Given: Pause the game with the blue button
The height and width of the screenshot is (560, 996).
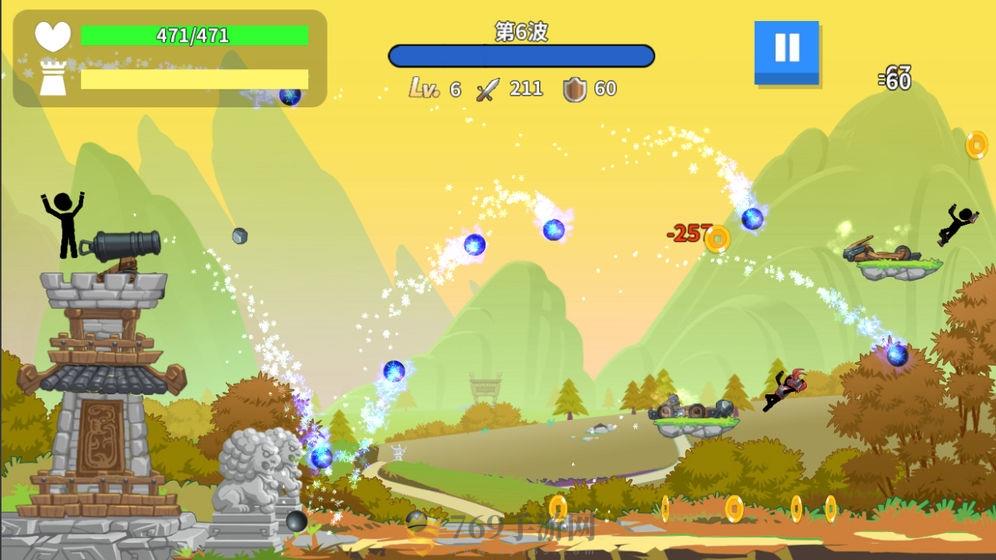Looking at the screenshot, I should (786, 50).
